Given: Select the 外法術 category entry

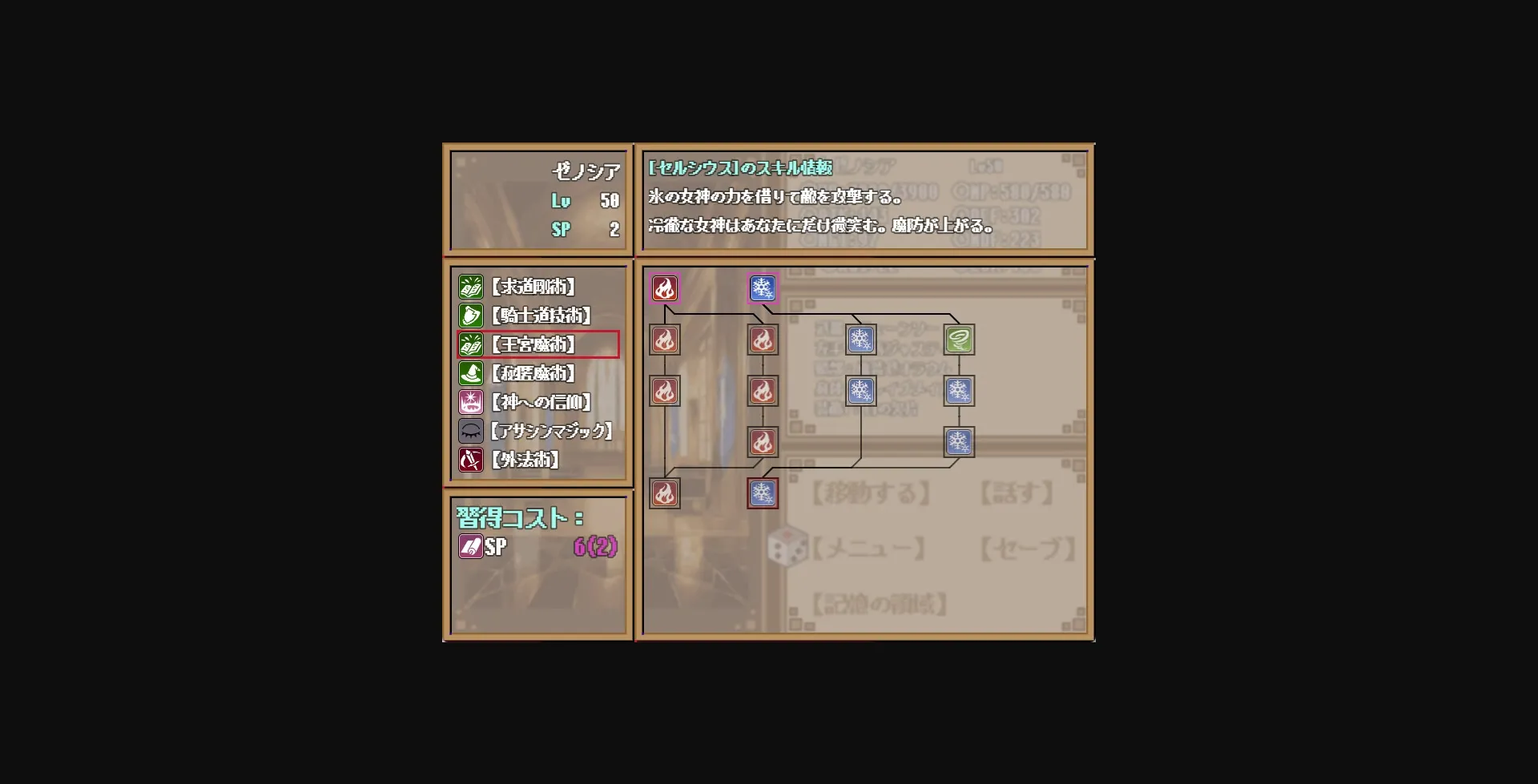Looking at the screenshot, I should coord(525,460).
